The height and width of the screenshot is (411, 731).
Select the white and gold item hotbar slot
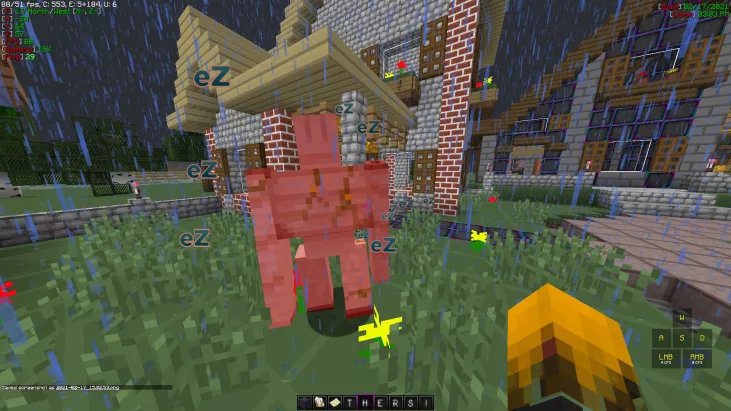pos(320,403)
